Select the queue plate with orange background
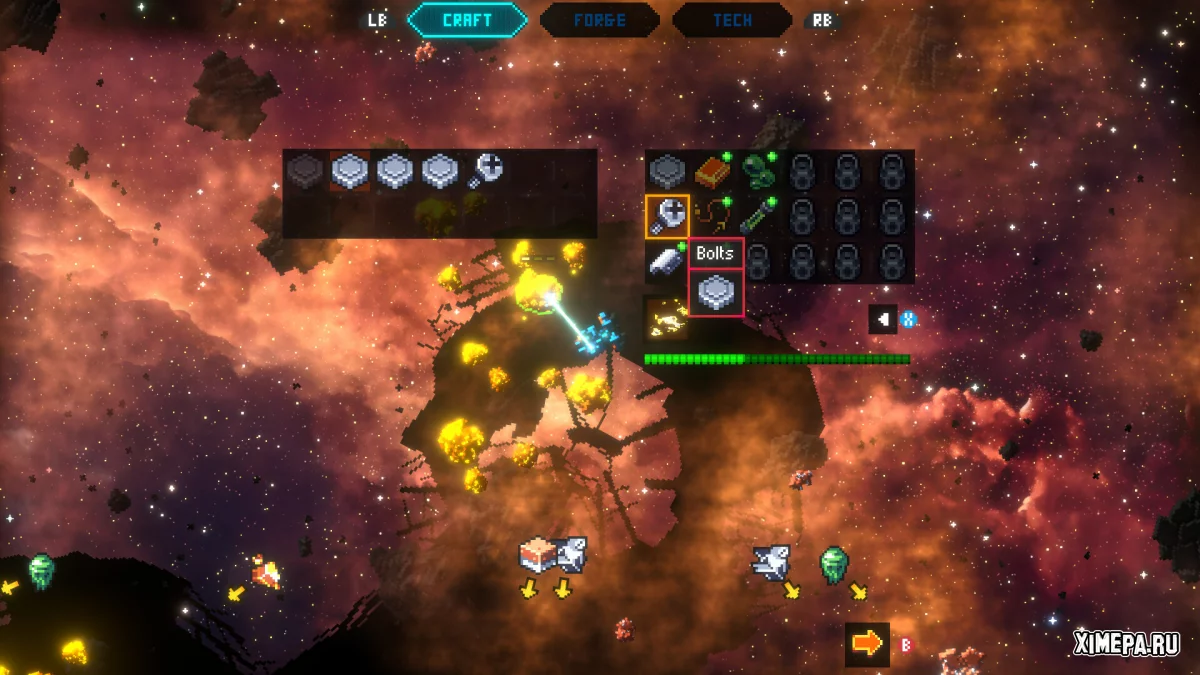 pyautogui.click(x=351, y=171)
